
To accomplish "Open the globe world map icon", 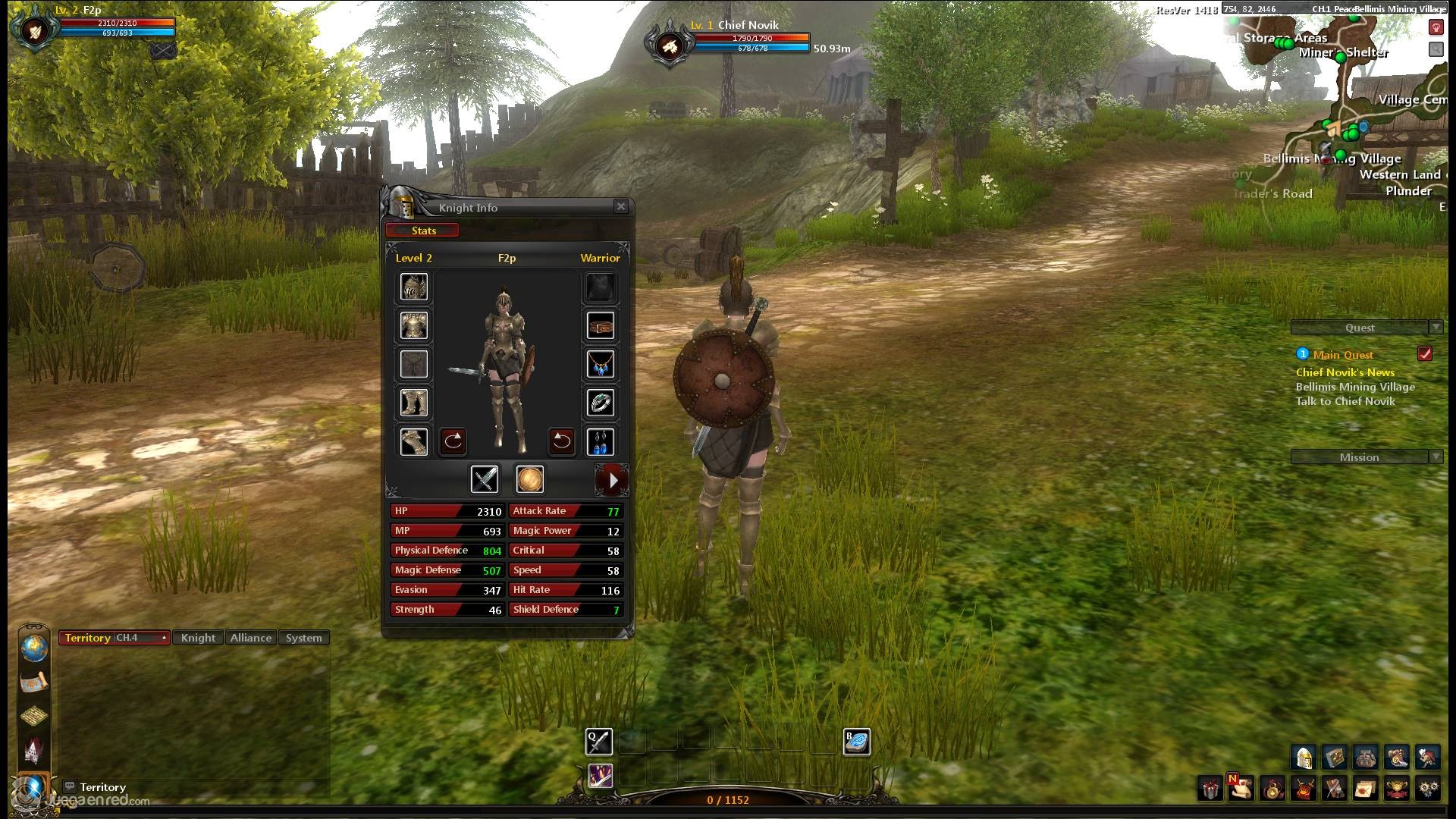I will tap(34, 648).
